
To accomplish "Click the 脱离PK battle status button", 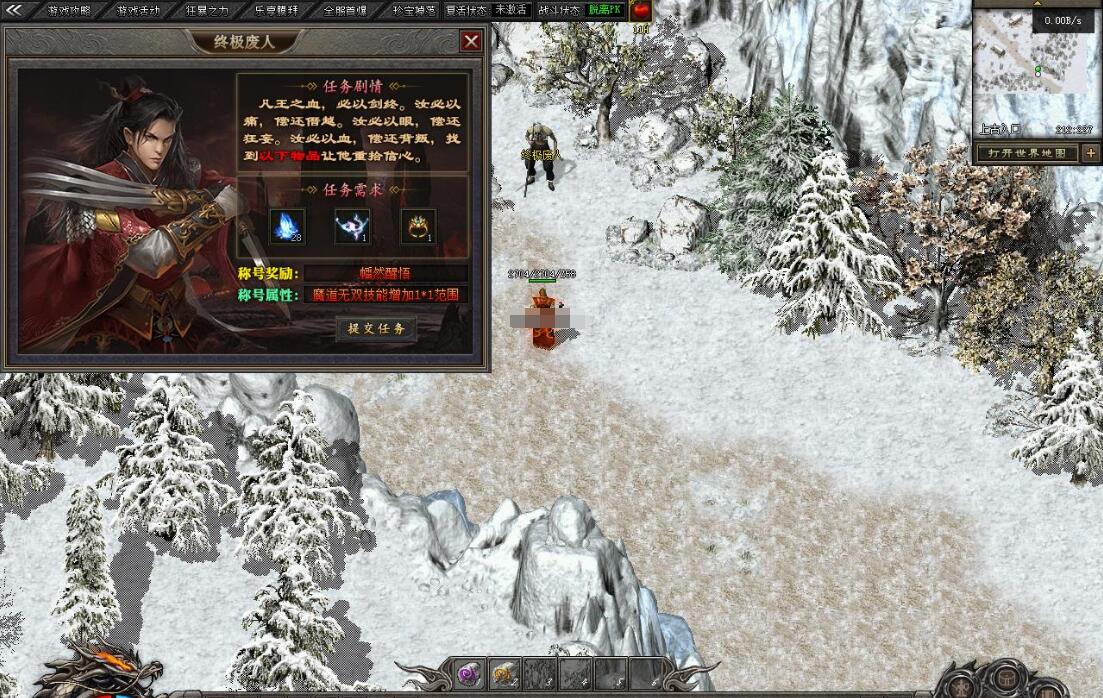I will point(604,10).
